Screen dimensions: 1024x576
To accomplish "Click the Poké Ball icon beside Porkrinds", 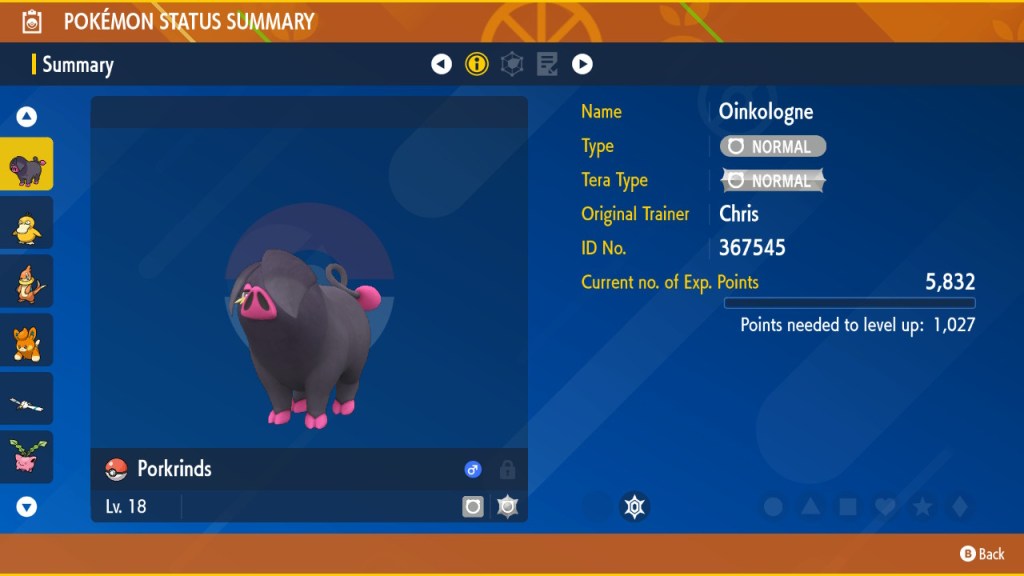I will (117, 469).
